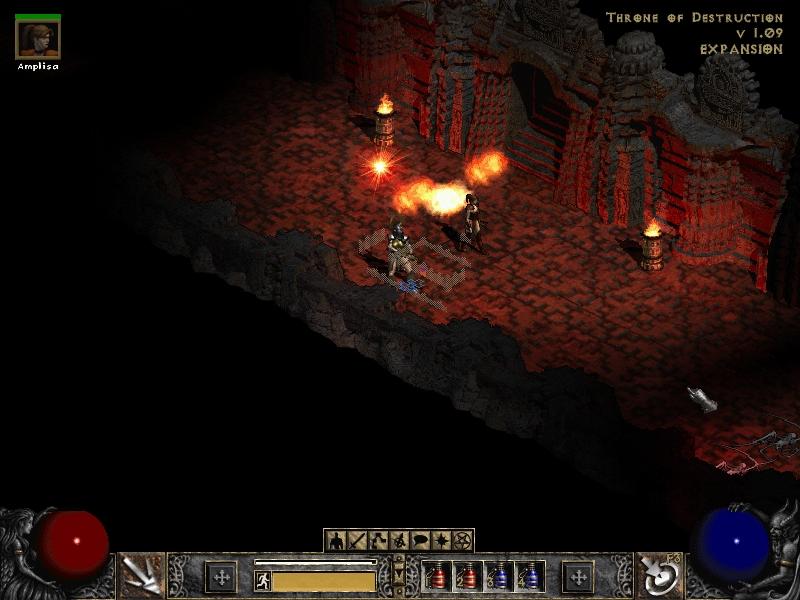The height and width of the screenshot is (600, 800).
Task: Open inventory via the sword icon
Action: tap(357, 541)
